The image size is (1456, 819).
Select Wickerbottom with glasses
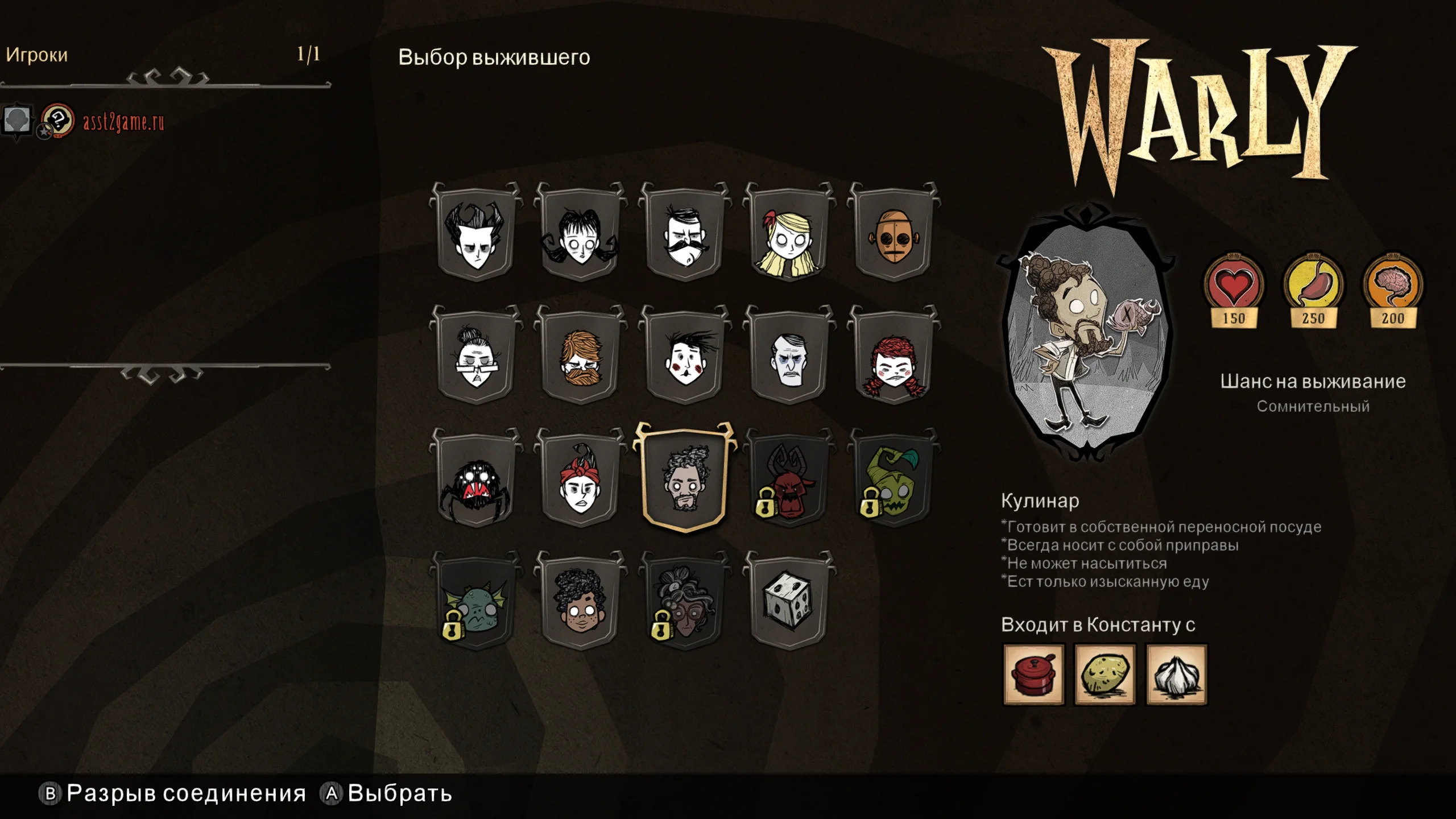click(x=476, y=357)
